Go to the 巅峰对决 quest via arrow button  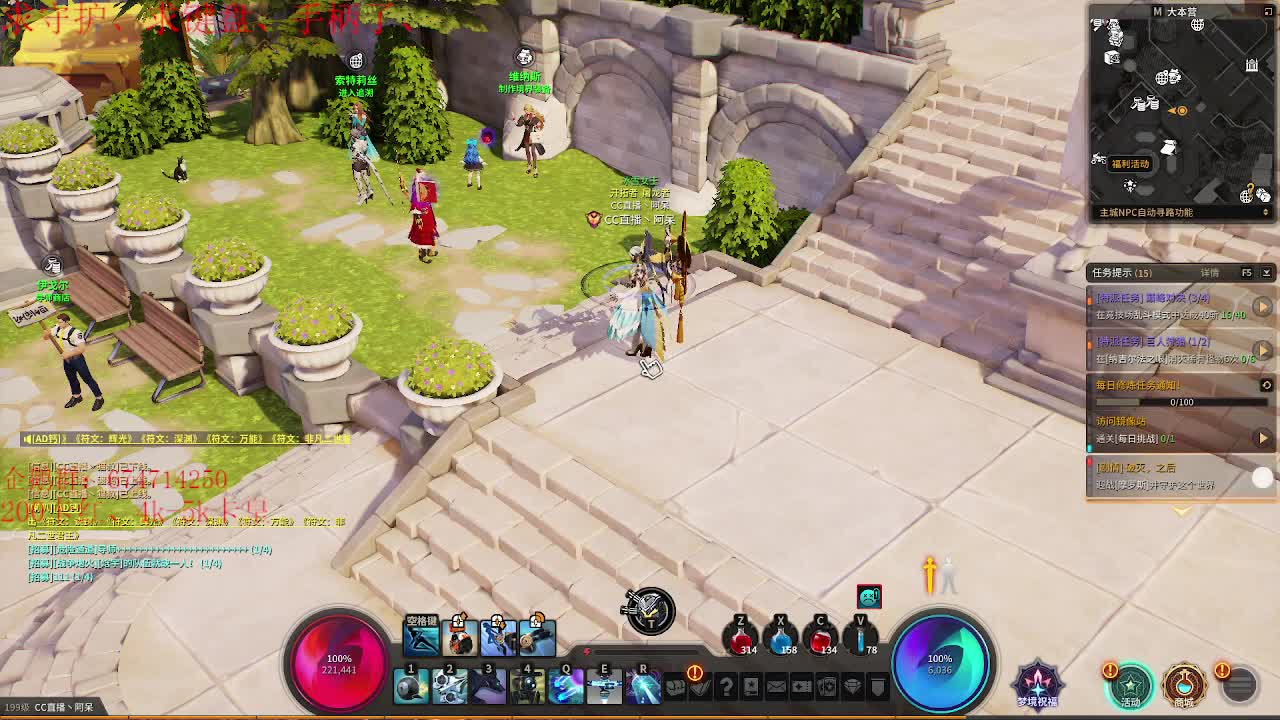(x=1263, y=306)
